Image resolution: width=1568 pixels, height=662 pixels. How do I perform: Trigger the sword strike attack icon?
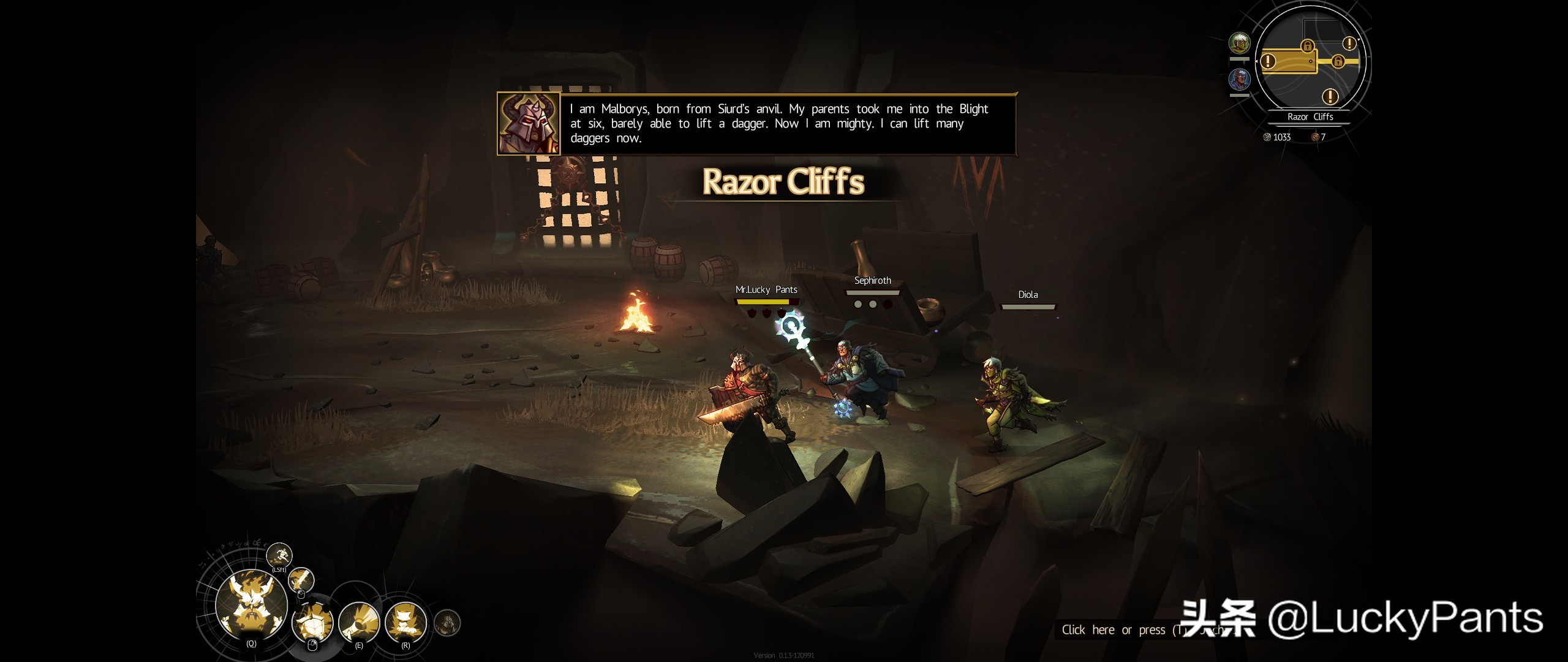[301, 579]
